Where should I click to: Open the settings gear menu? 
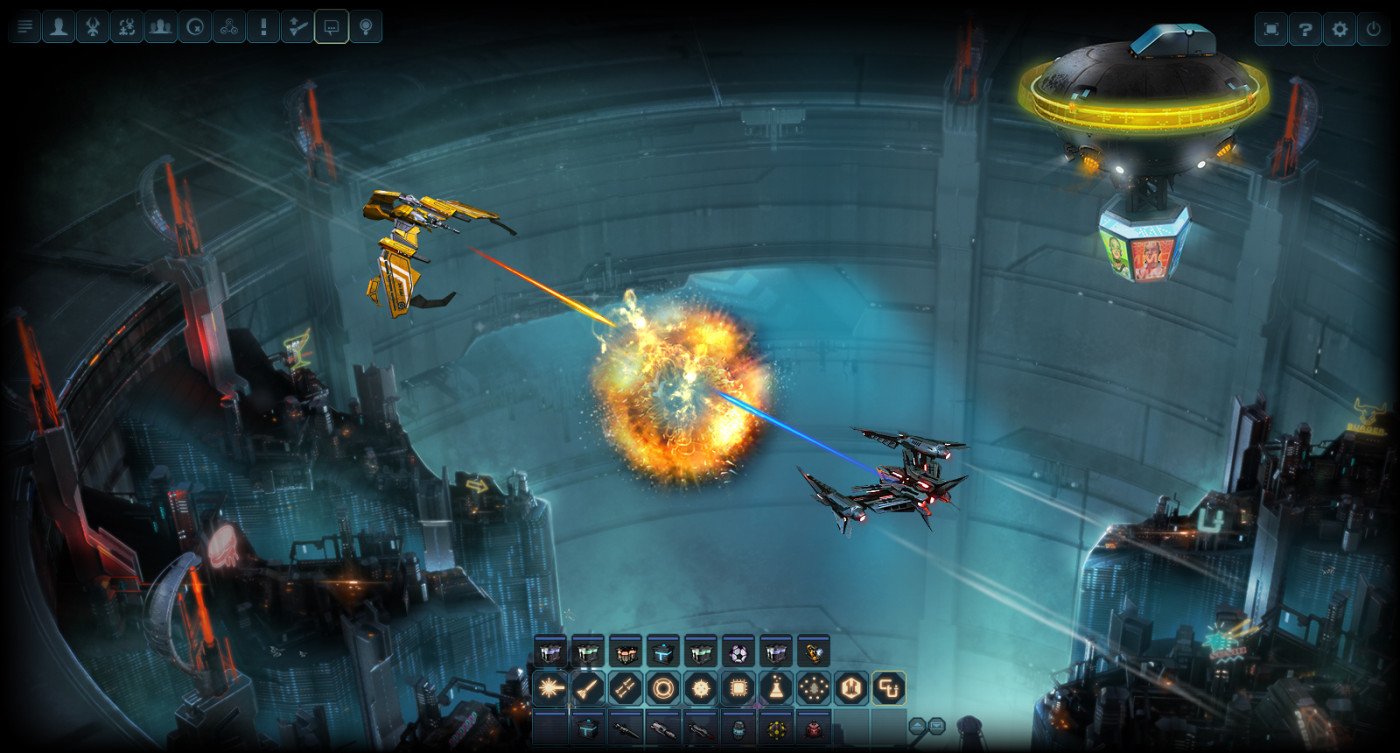[1339, 29]
